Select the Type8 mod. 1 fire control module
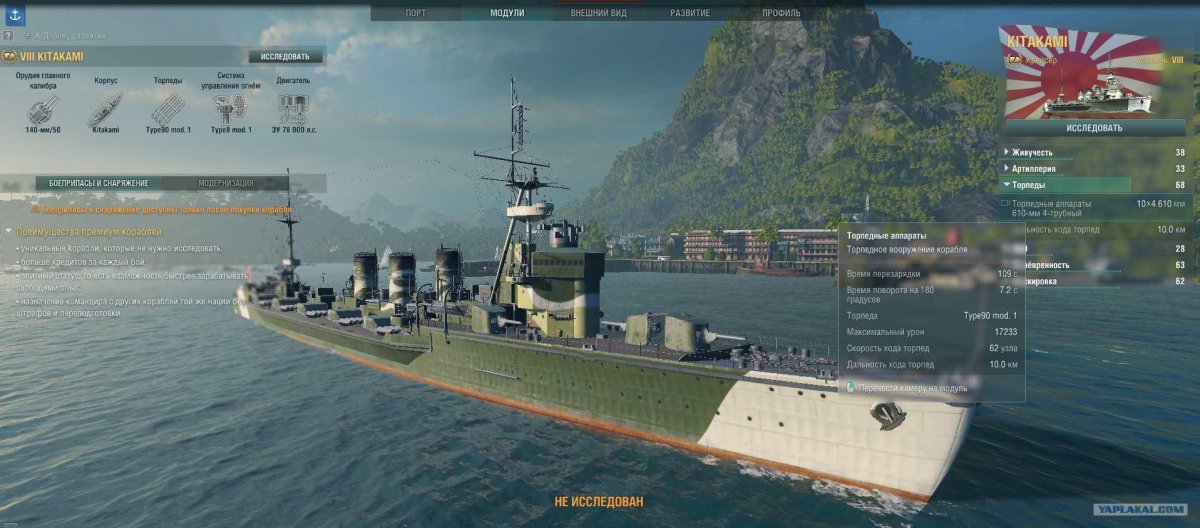This screenshot has height=528, width=1200. pos(231,109)
